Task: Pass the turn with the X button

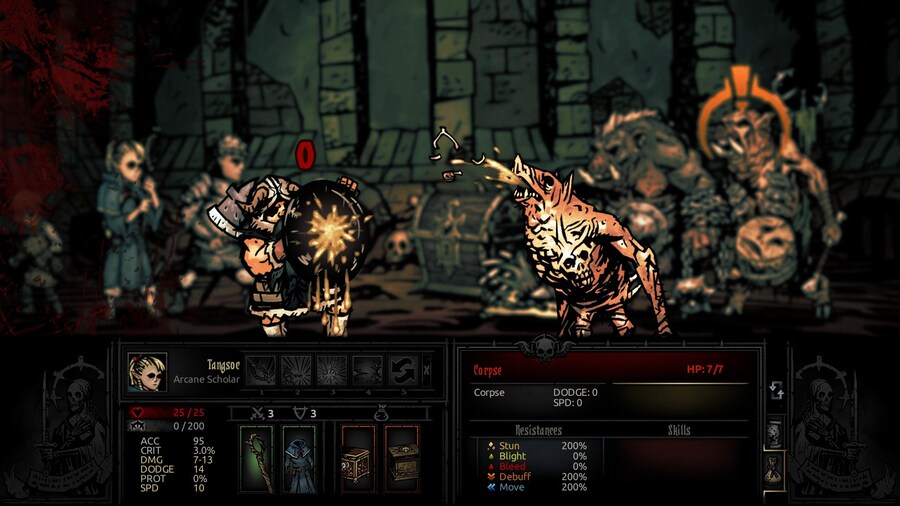Action: pos(427,370)
